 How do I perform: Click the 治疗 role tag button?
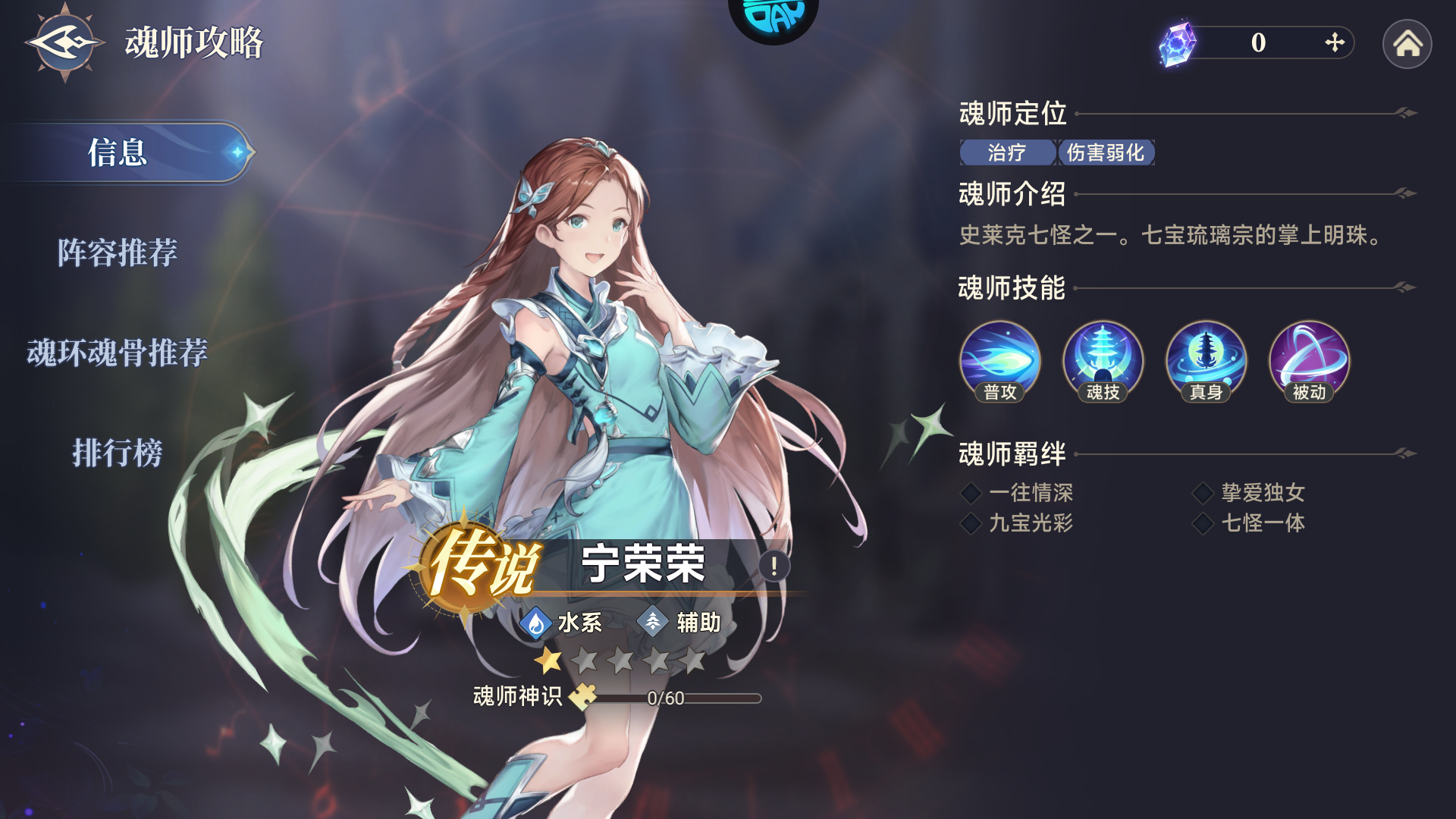coord(1006,153)
